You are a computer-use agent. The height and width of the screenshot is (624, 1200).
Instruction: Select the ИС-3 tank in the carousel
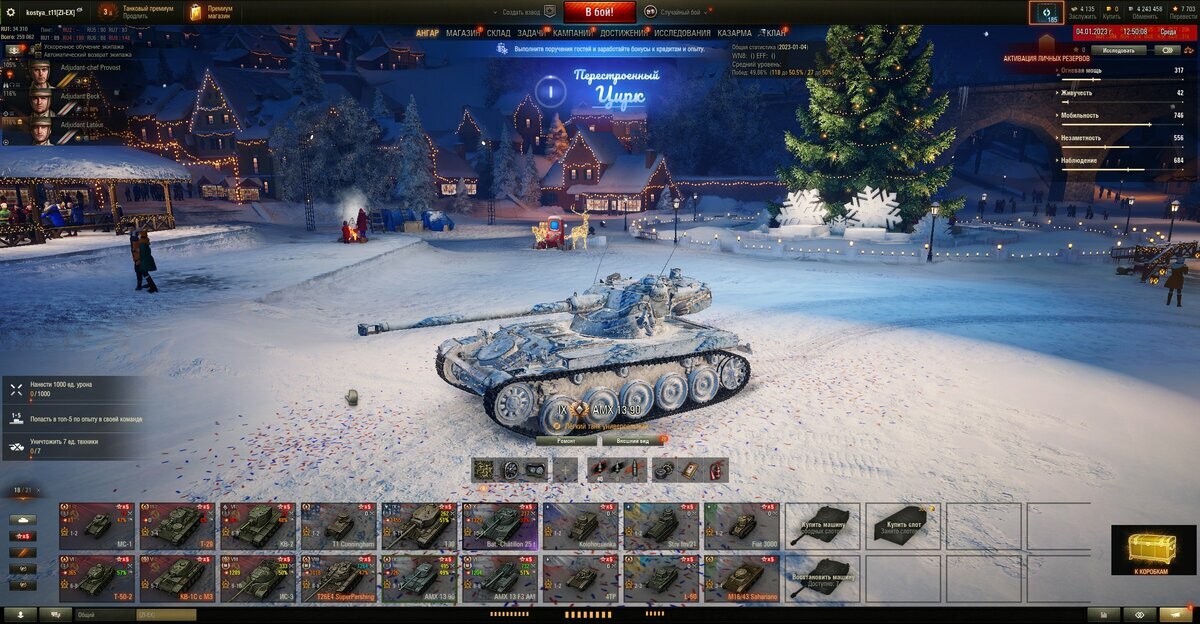pyautogui.click(x=257, y=579)
